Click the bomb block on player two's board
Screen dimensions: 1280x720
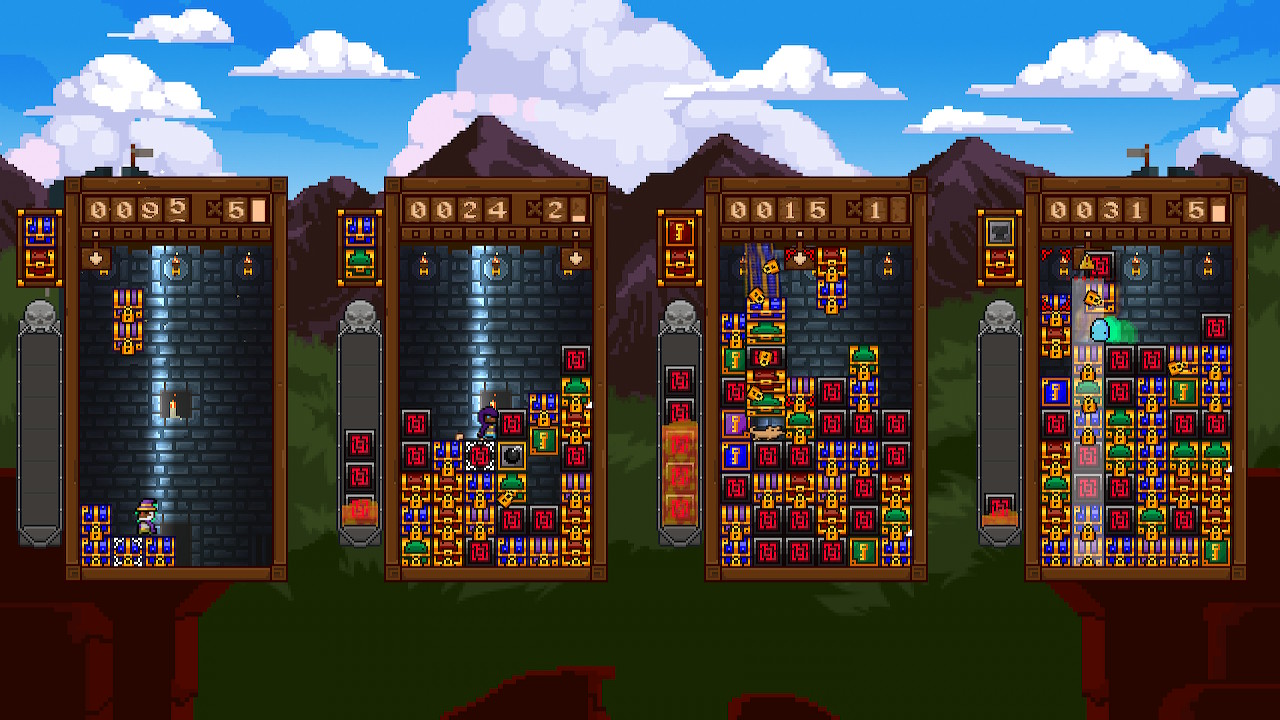pyautogui.click(x=511, y=457)
